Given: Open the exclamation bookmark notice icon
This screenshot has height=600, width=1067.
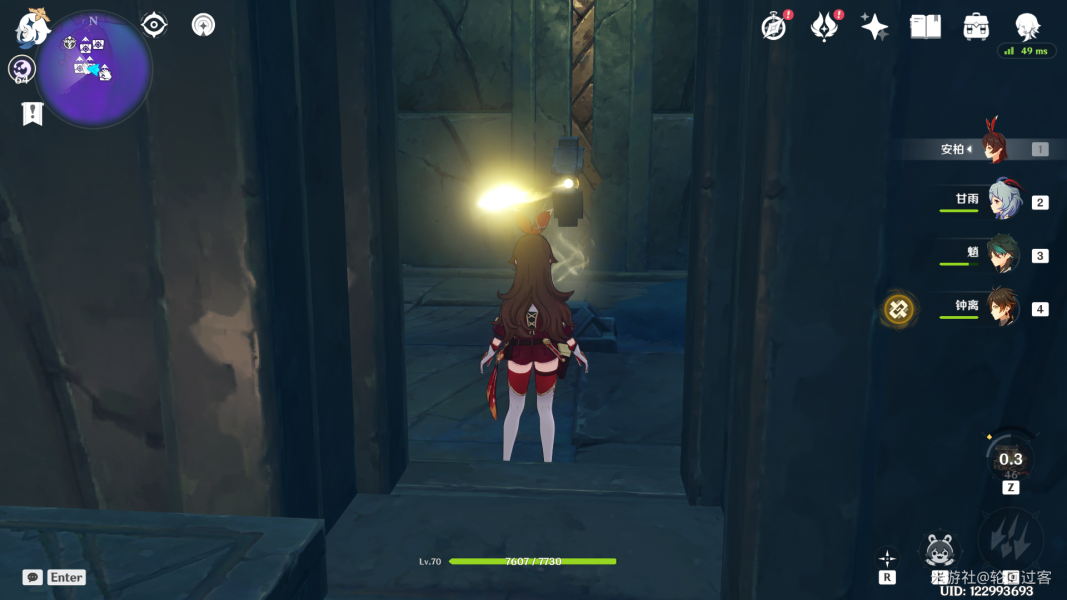Looking at the screenshot, I should 32,114.
